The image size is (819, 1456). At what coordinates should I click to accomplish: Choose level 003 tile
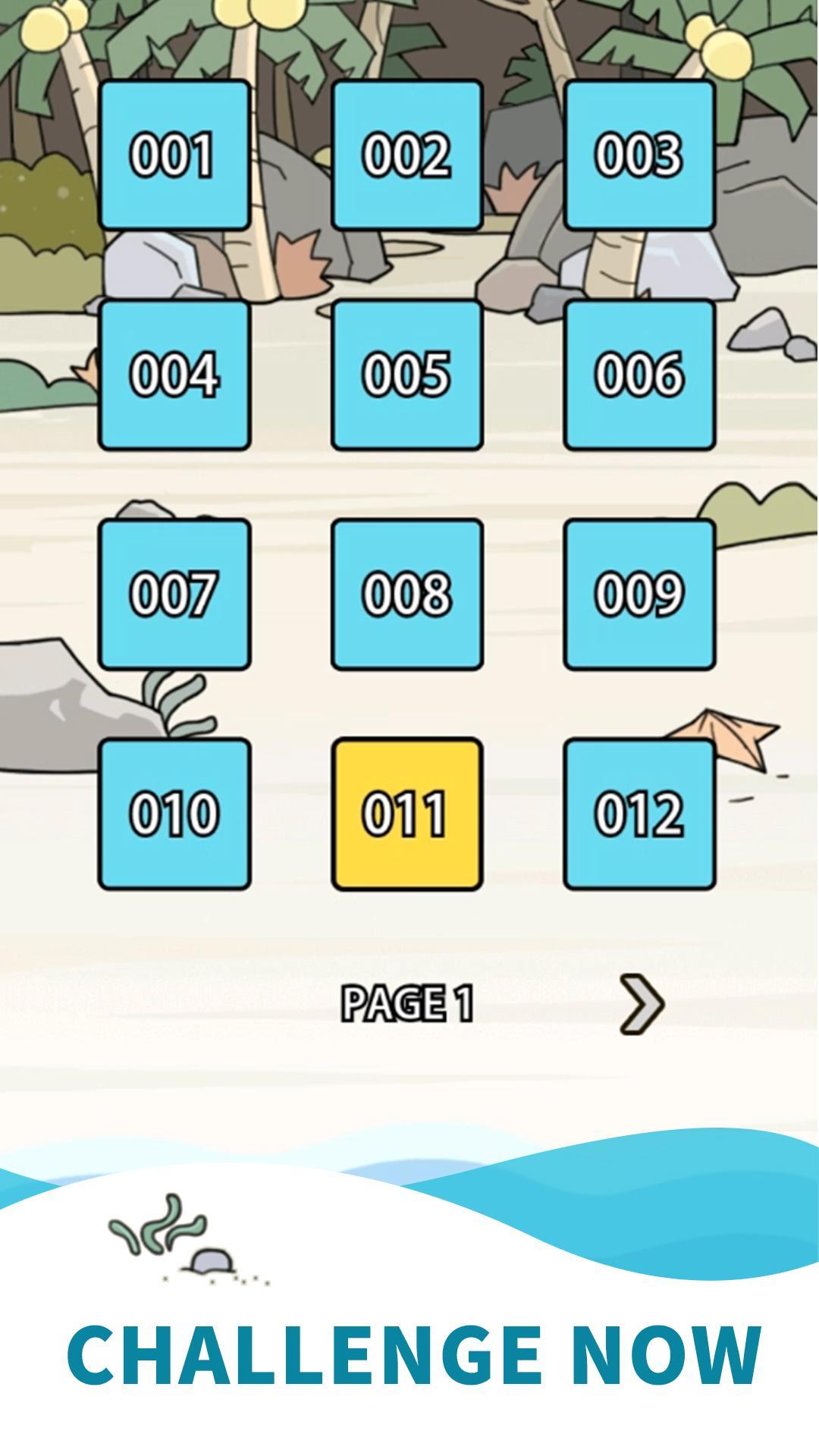pos(639,155)
